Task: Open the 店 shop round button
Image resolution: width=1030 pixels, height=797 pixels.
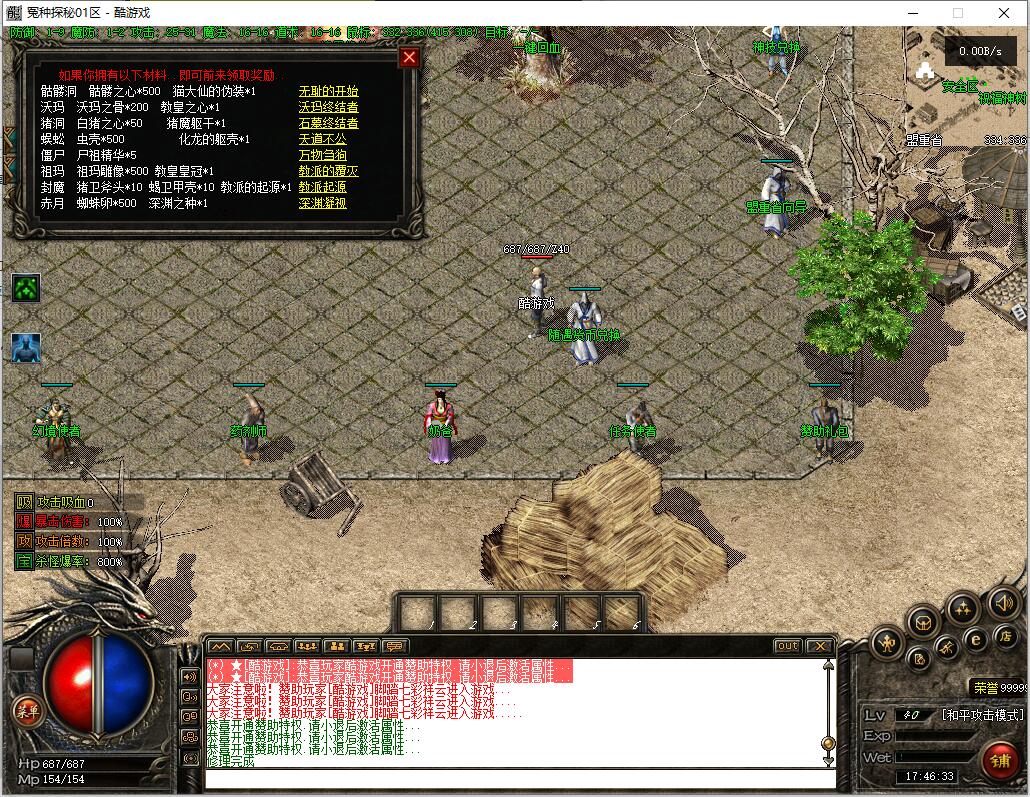Action: 1006,637
